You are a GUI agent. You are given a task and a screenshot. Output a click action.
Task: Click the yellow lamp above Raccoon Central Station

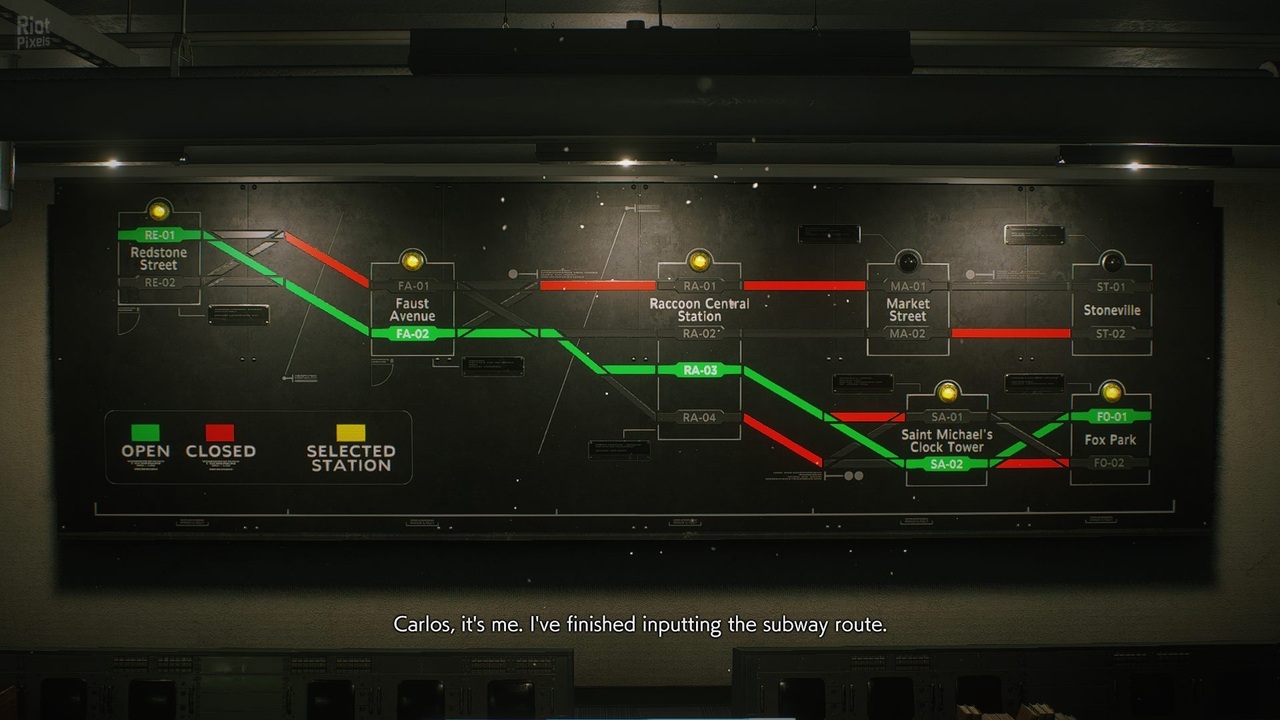[x=699, y=261]
